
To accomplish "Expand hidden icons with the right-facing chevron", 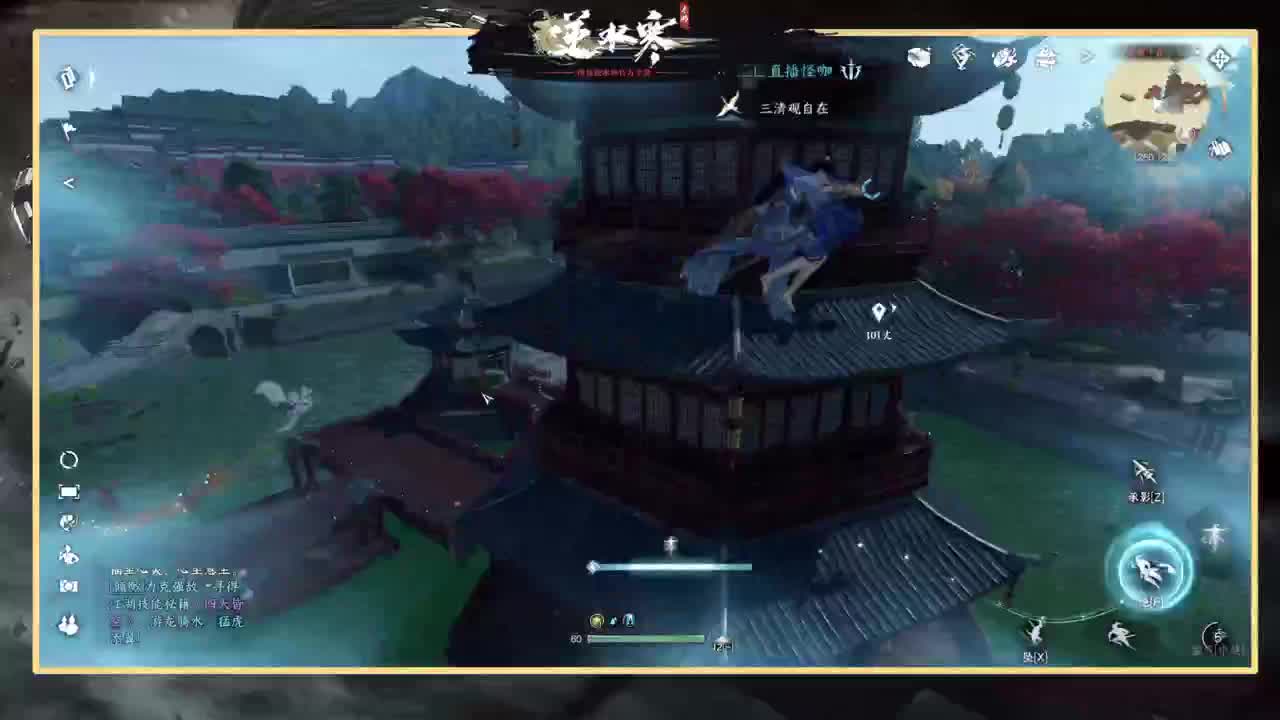I will tap(1088, 56).
